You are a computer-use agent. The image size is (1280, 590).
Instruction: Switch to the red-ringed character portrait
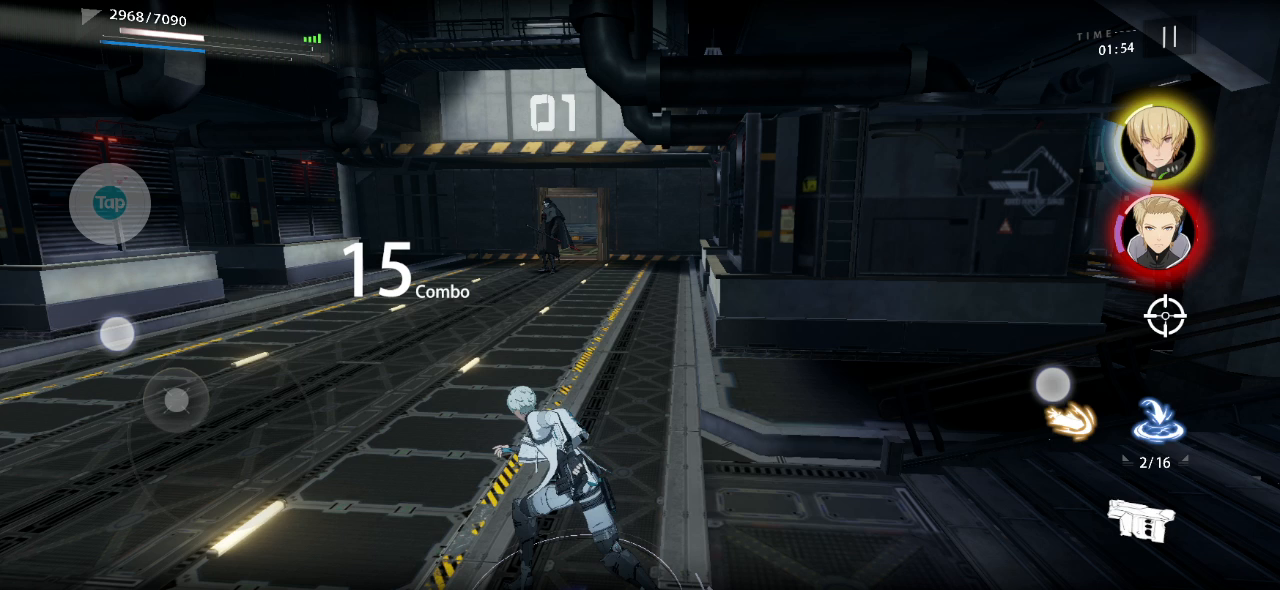[x=1158, y=233]
